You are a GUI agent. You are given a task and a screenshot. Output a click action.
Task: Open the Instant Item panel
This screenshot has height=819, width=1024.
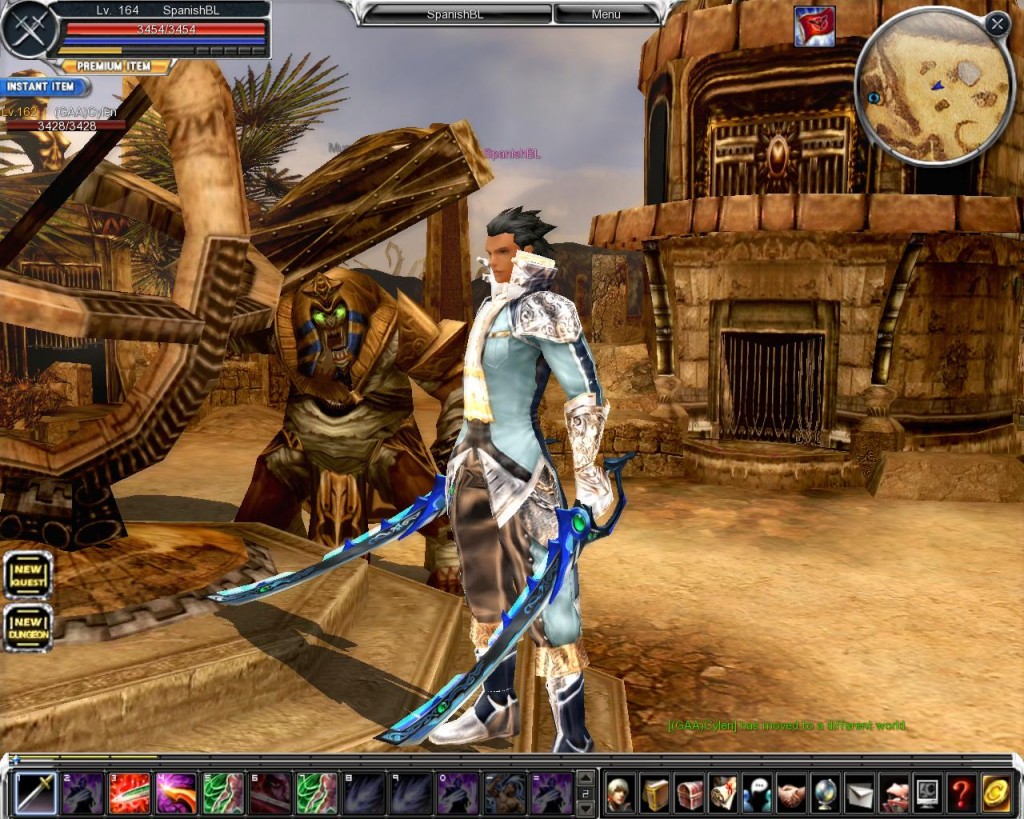click(x=40, y=88)
